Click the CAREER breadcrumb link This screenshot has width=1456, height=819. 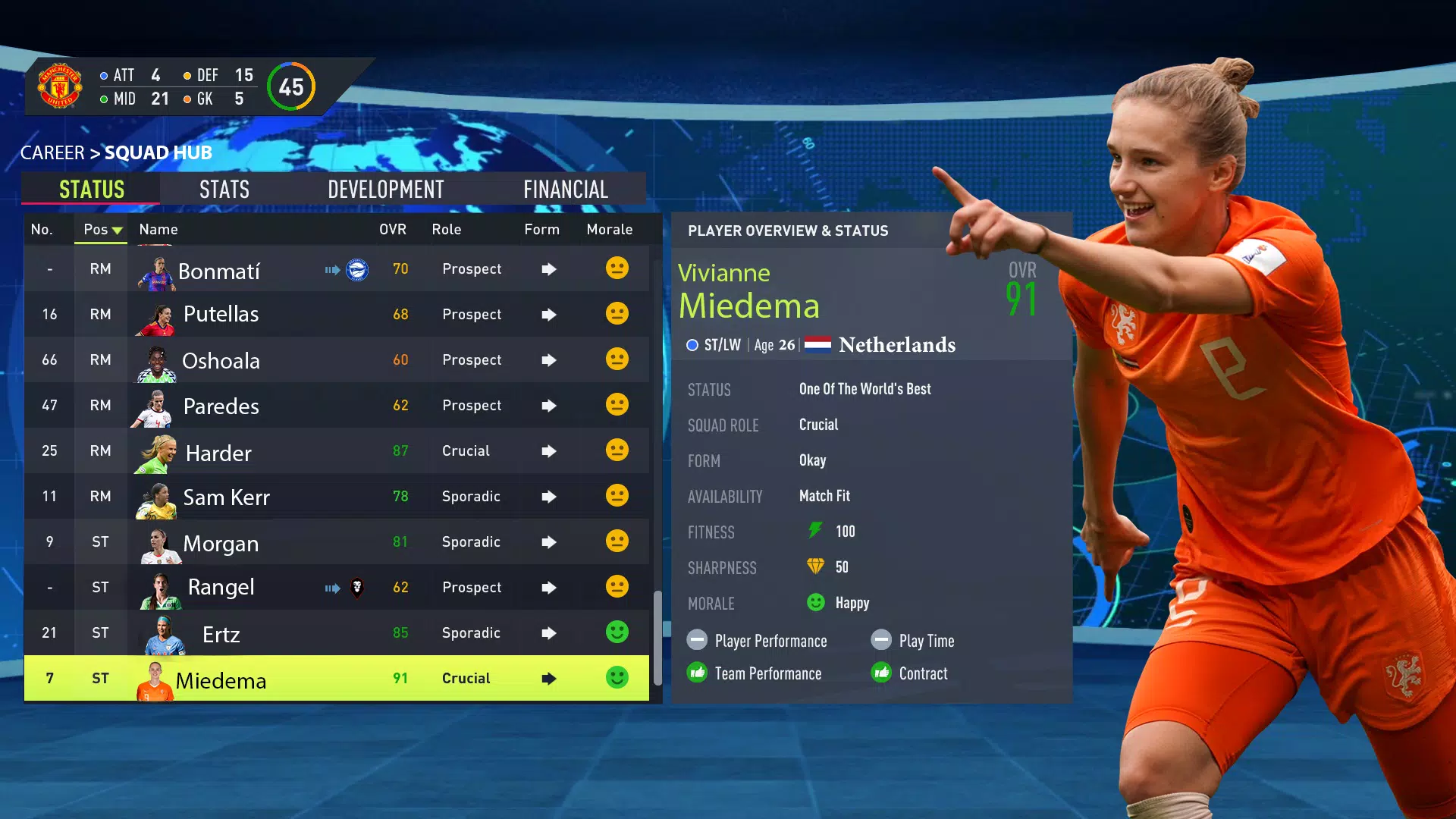pyautogui.click(x=52, y=152)
